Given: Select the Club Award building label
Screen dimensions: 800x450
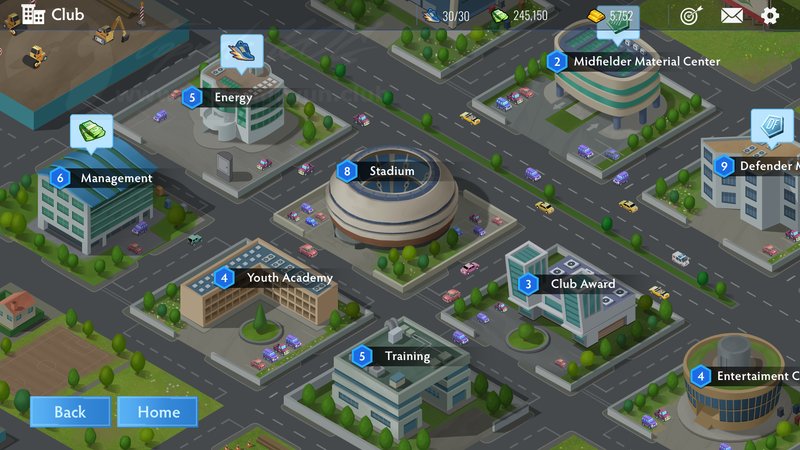Looking at the screenshot, I should point(582,284).
